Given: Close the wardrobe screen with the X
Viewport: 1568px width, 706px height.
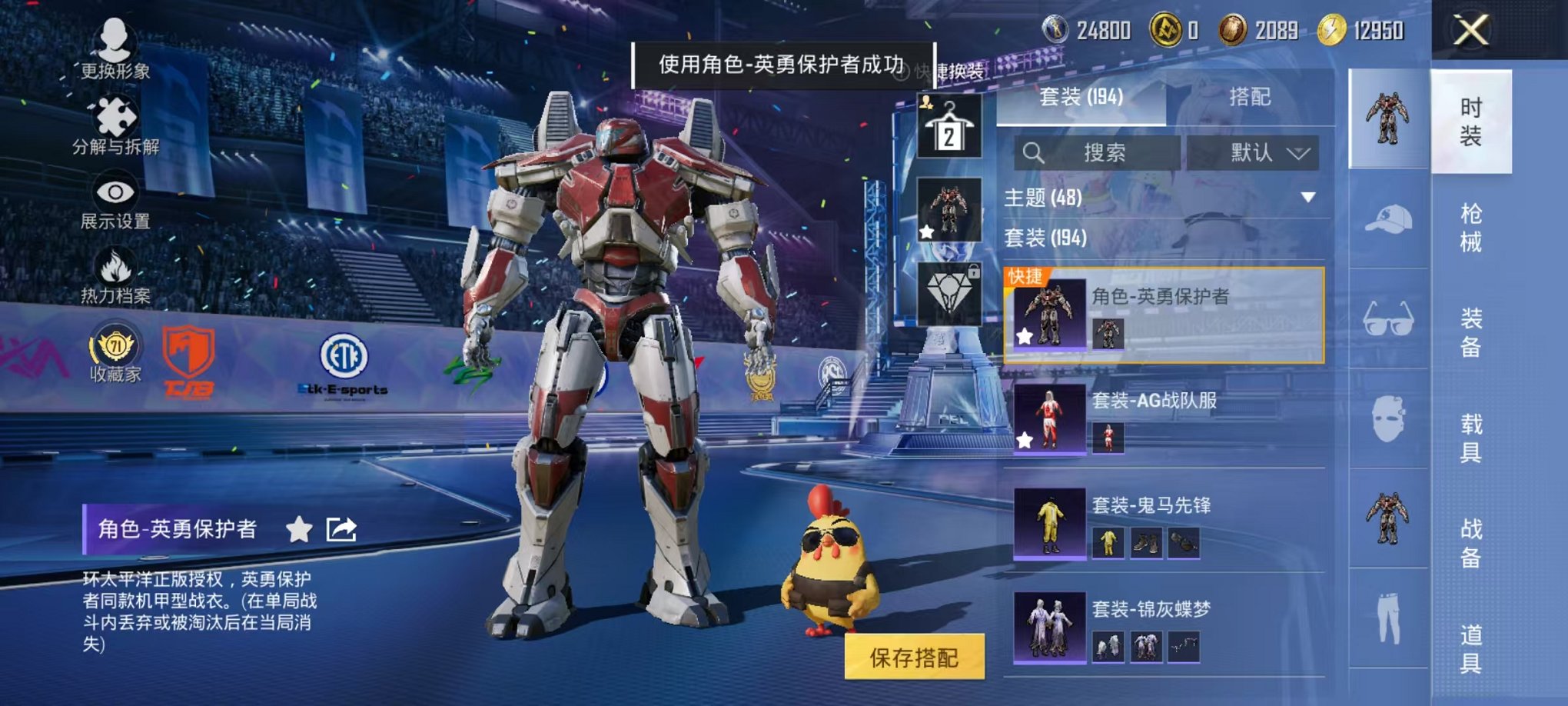Looking at the screenshot, I should [1470, 31].
